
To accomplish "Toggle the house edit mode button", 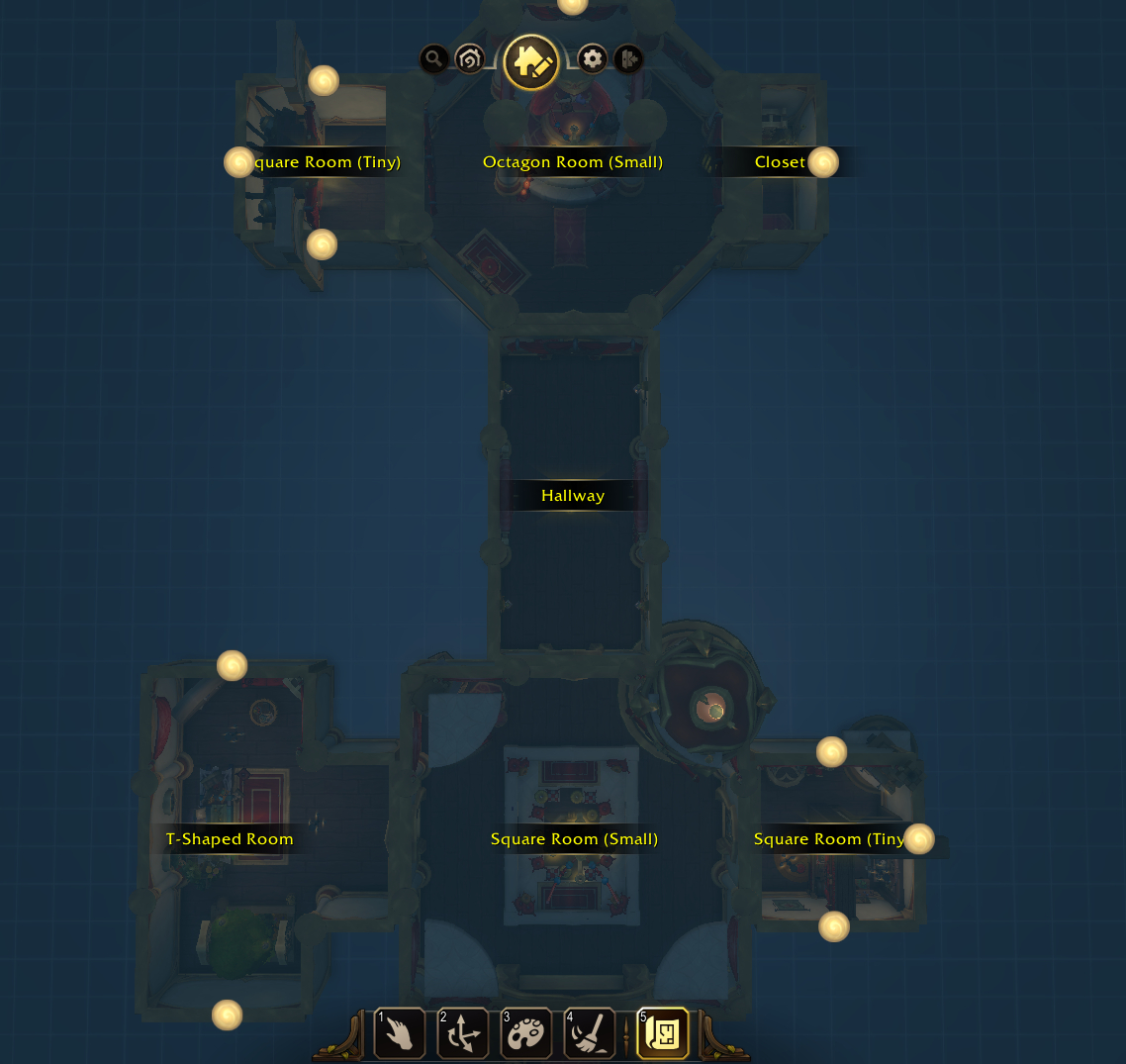I will tap(531, 62).
